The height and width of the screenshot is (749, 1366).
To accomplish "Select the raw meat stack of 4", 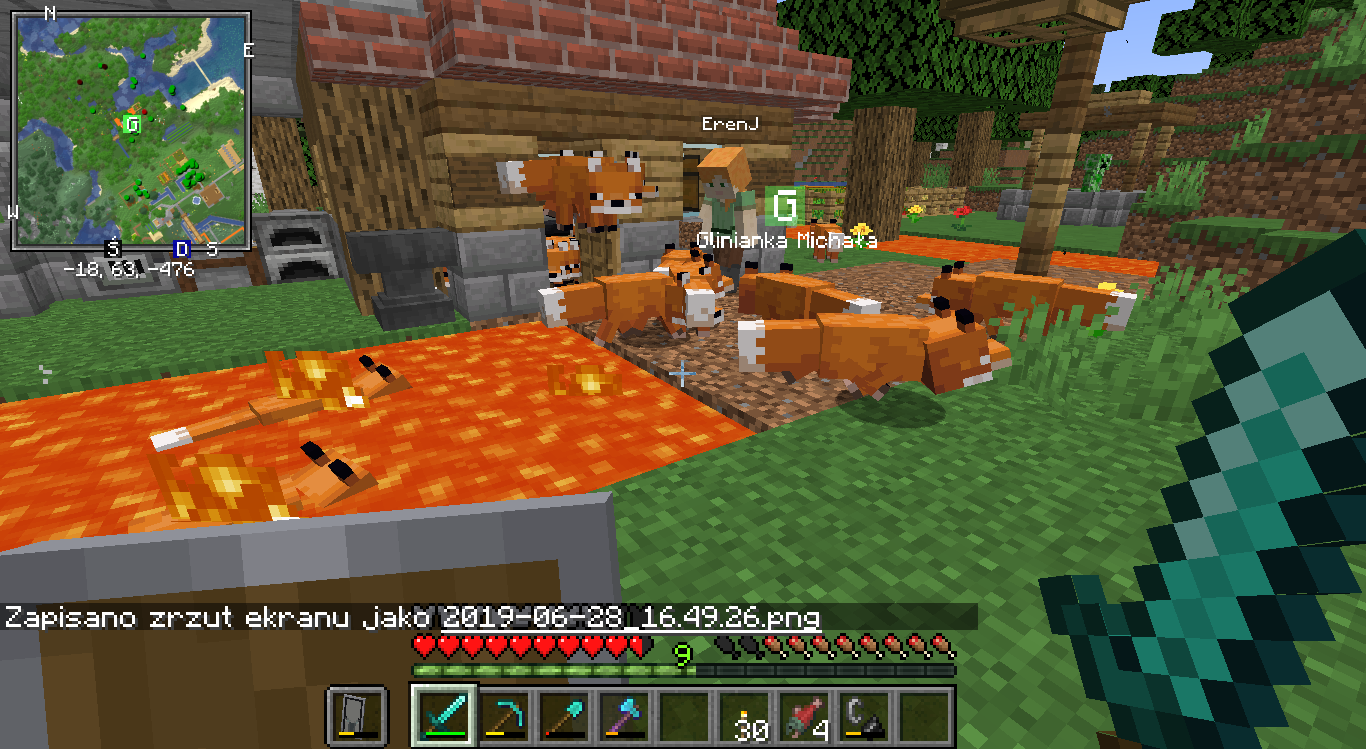I will tap(805, 716).
